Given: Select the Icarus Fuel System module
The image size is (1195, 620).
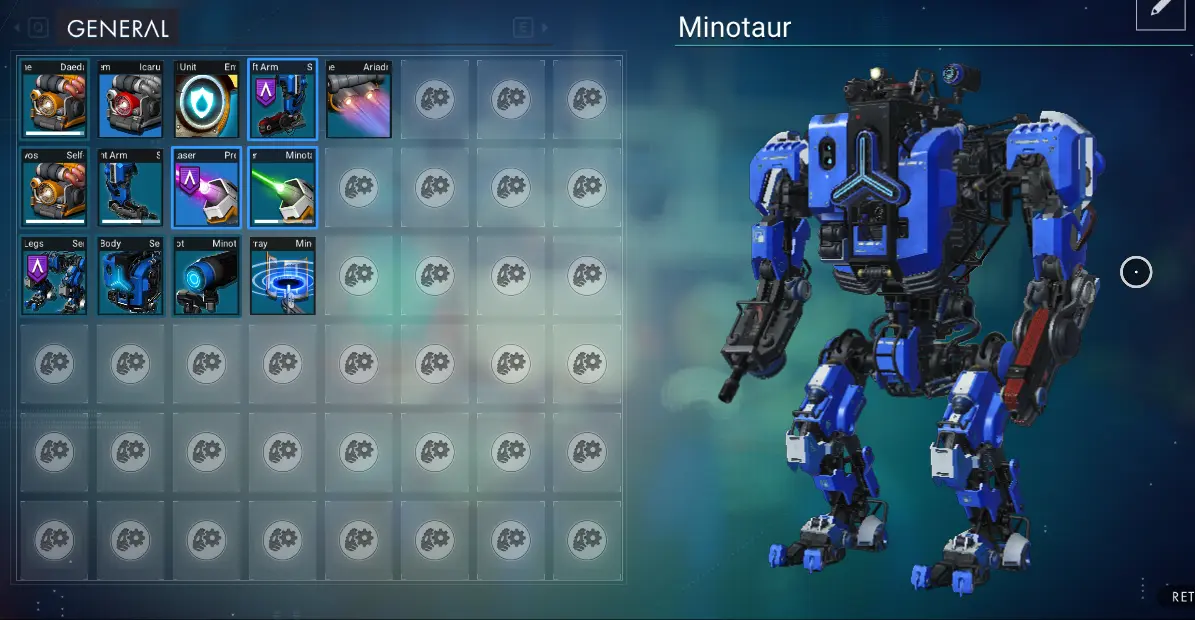Looking at the screenshot, I should (x=131, y=99).
